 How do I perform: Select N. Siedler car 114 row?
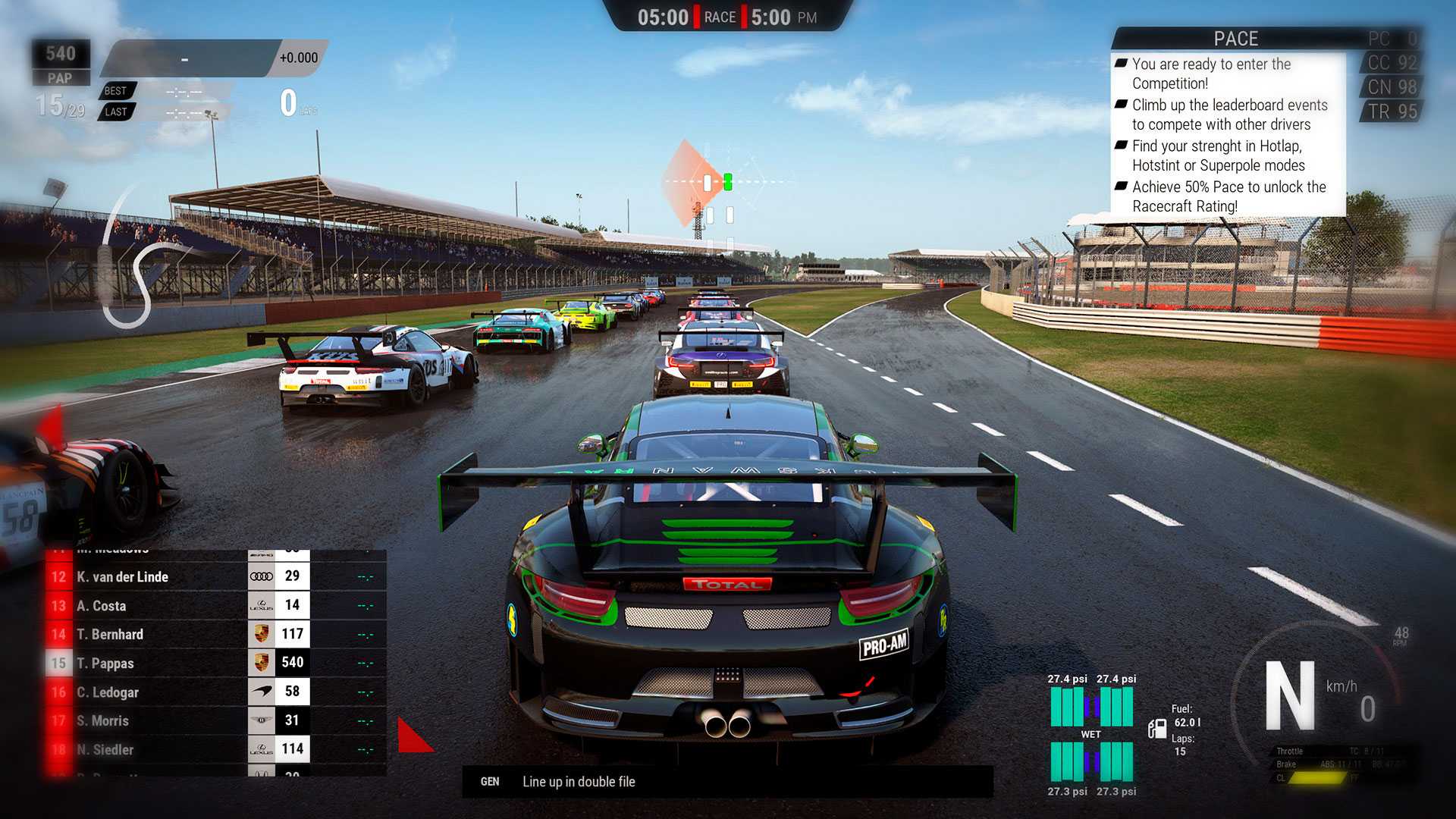(216, 749)
